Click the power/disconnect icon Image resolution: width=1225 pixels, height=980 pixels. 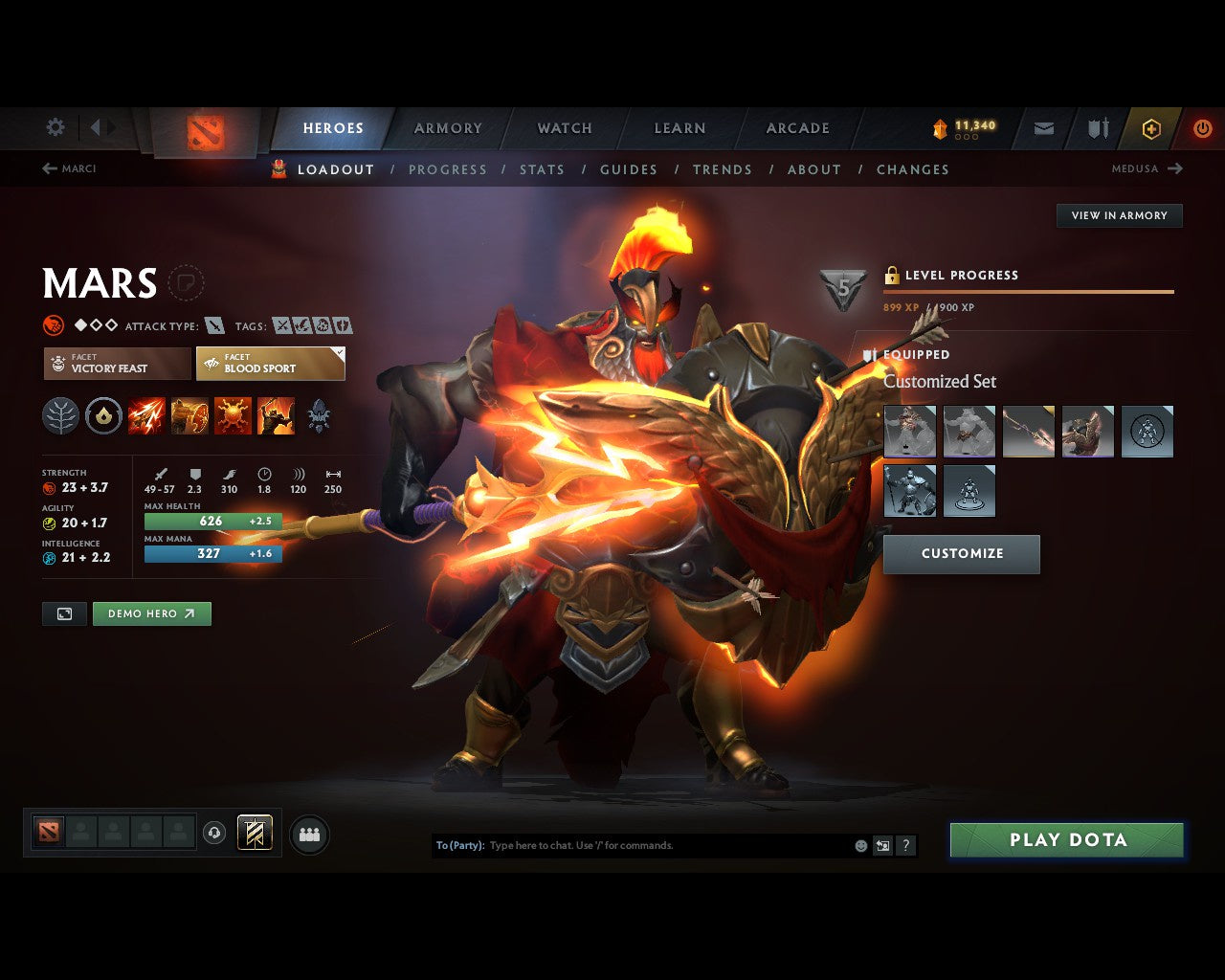click(x=1202, y=128)
